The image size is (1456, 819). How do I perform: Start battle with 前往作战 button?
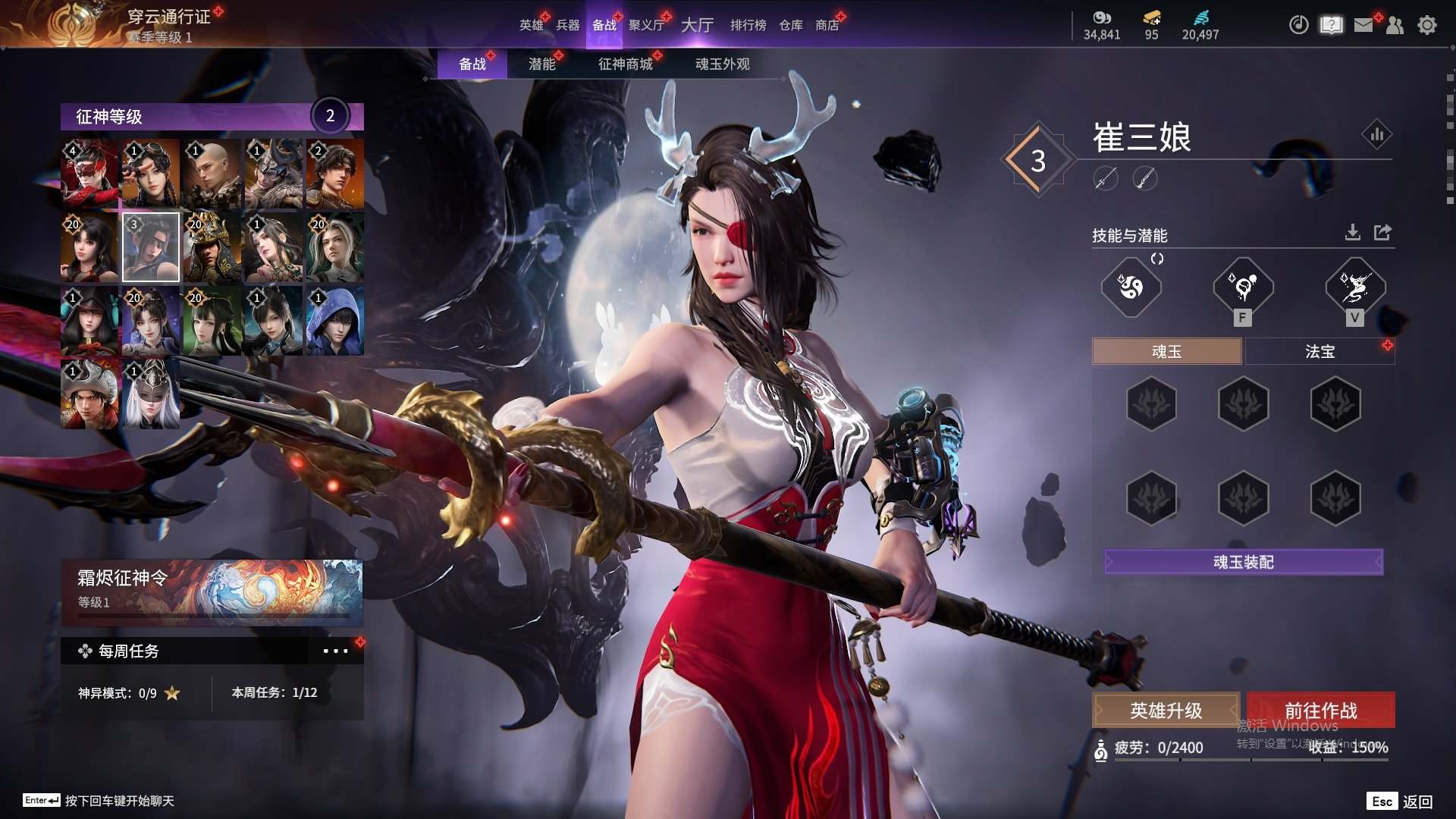click(1320, 711)
